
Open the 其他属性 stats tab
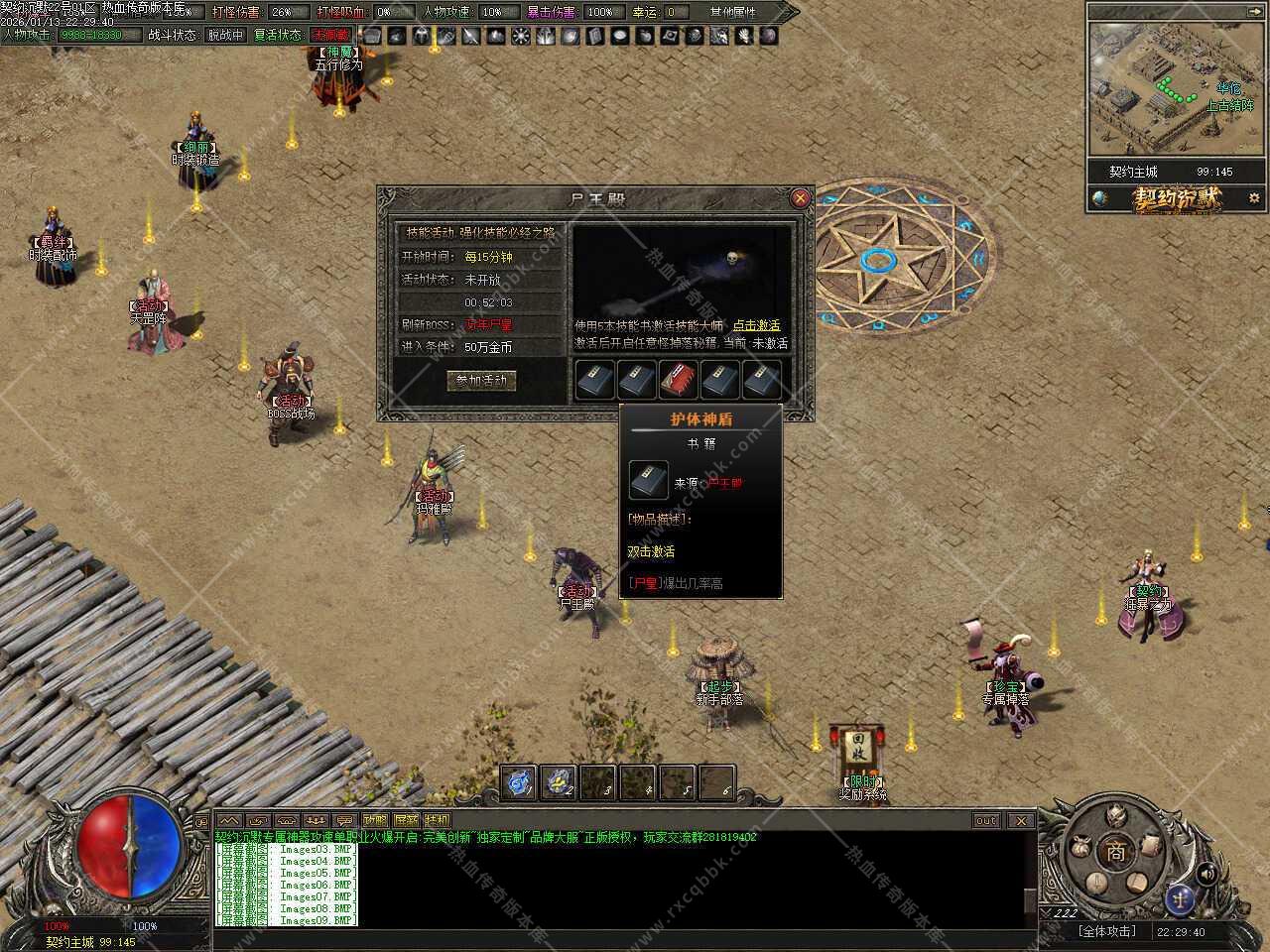[732, 12]
